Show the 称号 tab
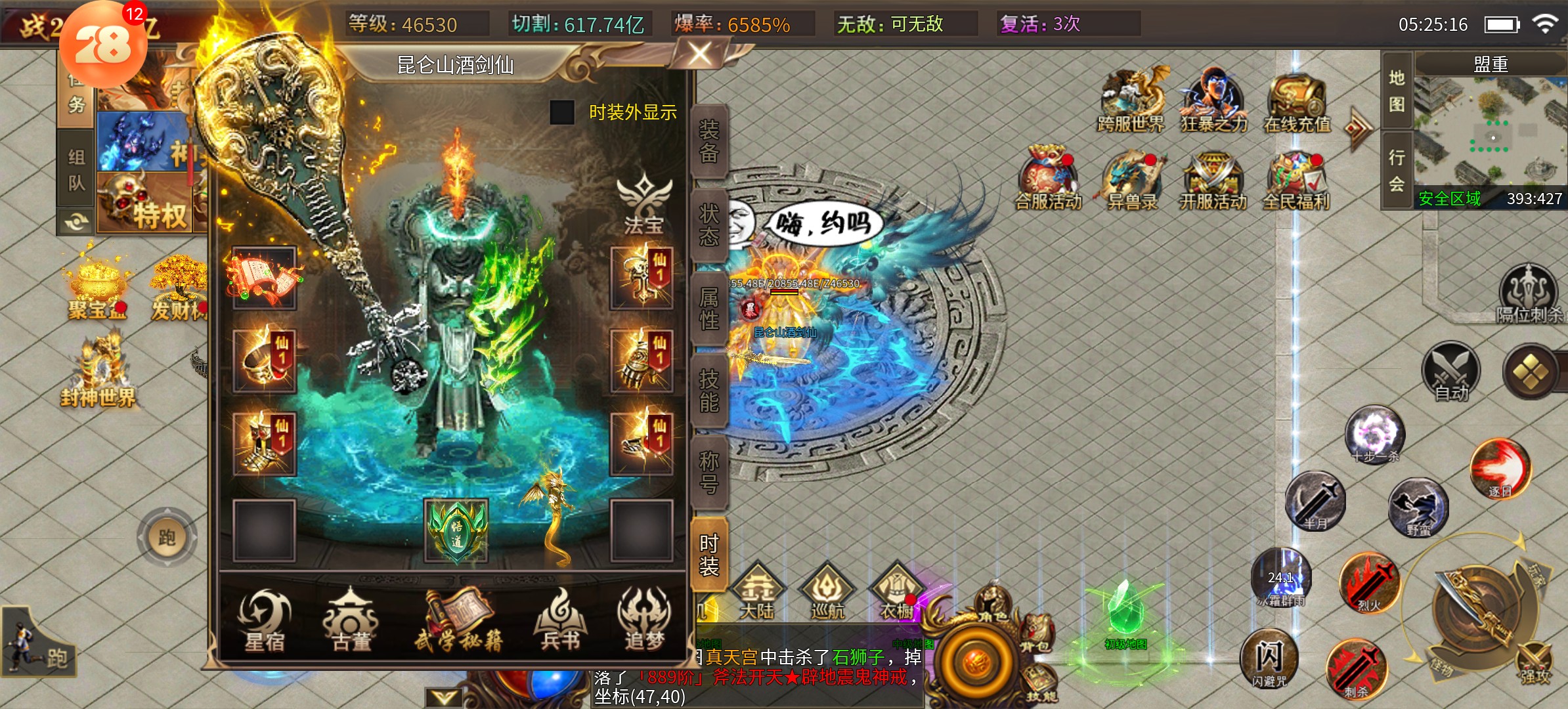1568x709 pixels. (x=709, y=472)
